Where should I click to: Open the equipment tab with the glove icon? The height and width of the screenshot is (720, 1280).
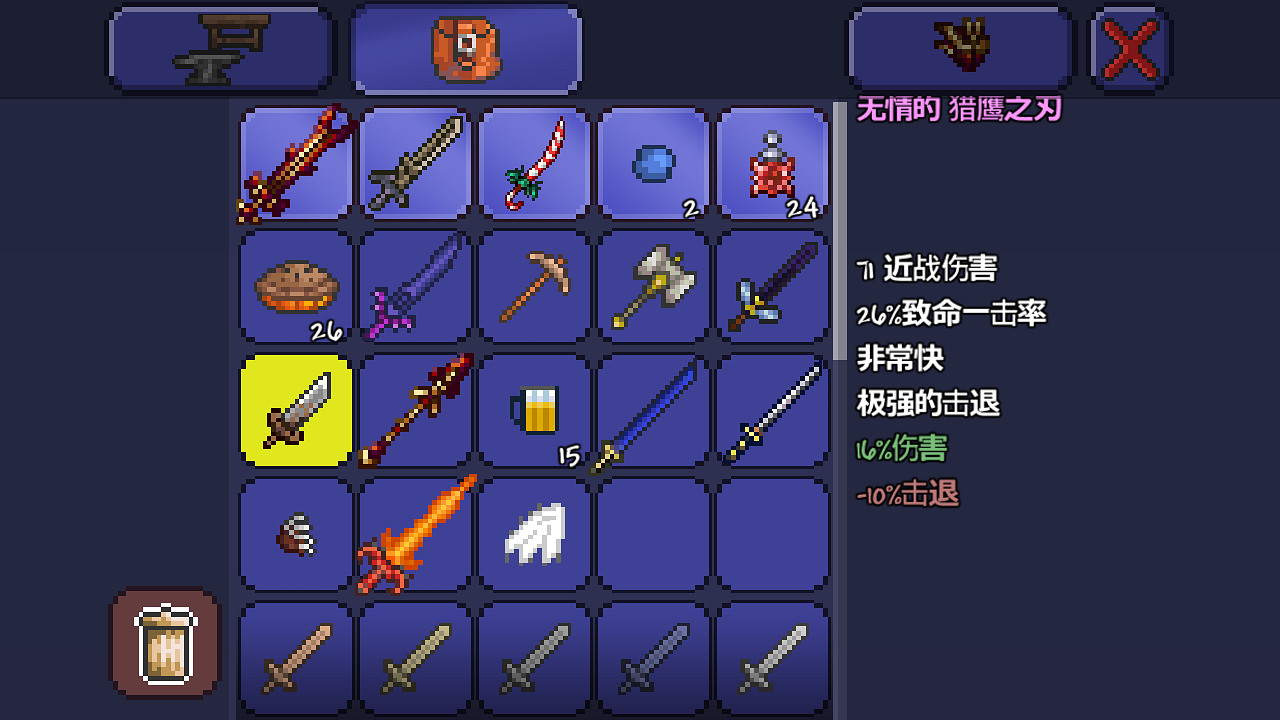point(959,47)
